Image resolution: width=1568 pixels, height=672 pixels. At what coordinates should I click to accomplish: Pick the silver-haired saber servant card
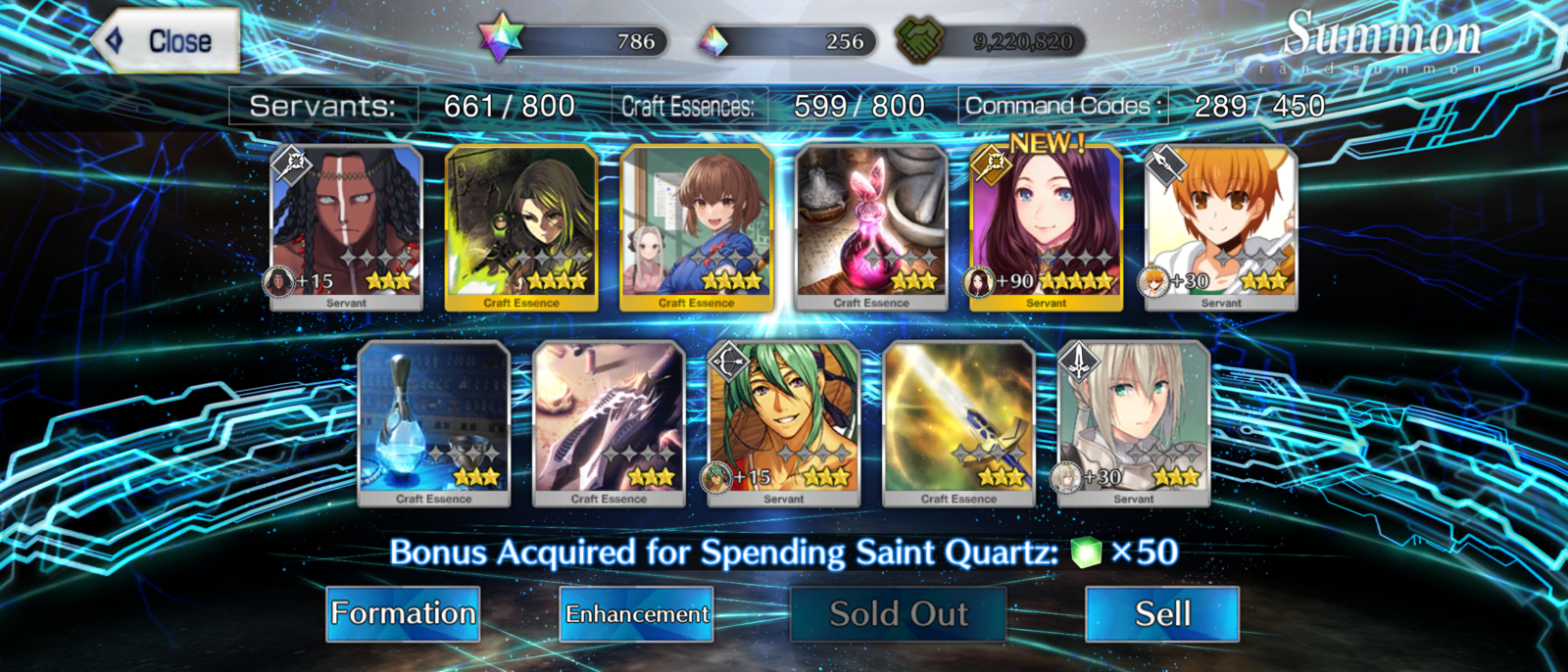[1134, 423]
